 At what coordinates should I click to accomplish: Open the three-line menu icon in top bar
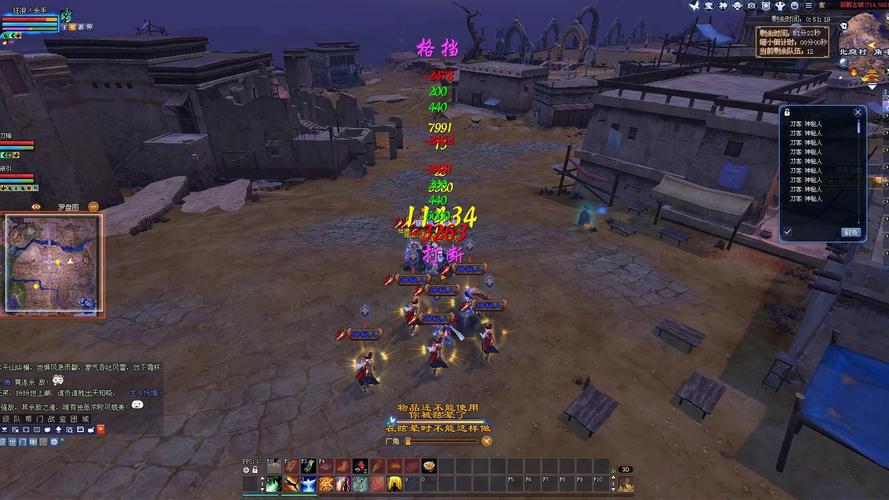pos(808,6)
